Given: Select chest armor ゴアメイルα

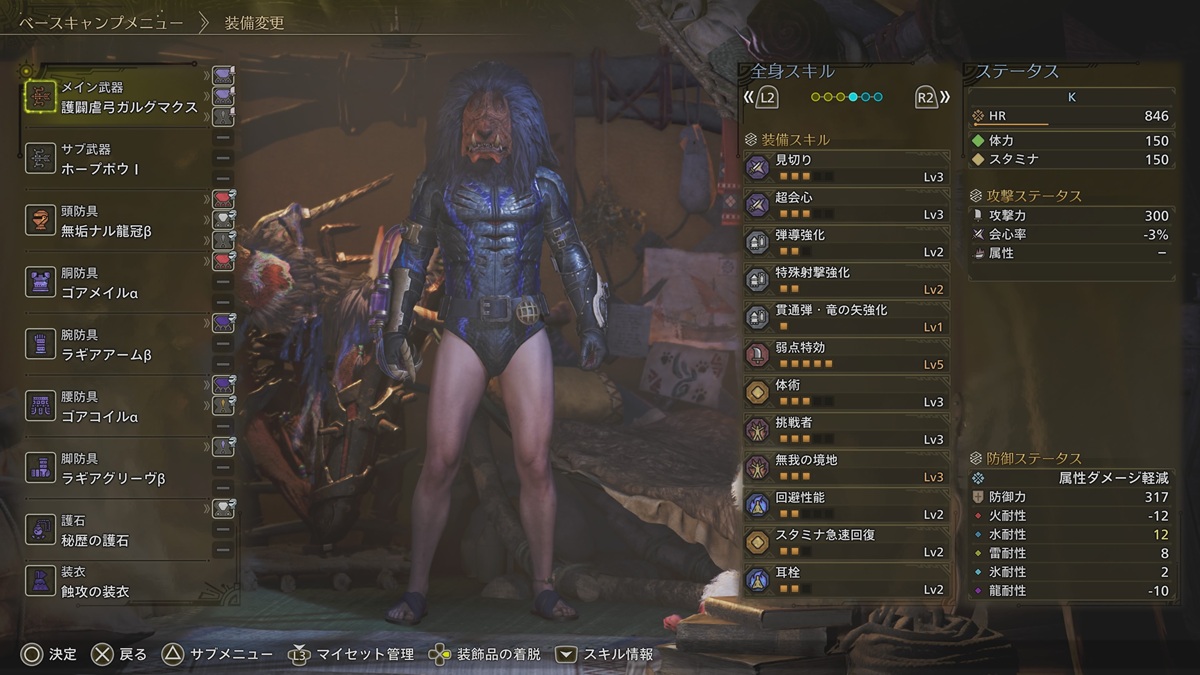Looking at the screenshot, I should [x=118, y=283].
